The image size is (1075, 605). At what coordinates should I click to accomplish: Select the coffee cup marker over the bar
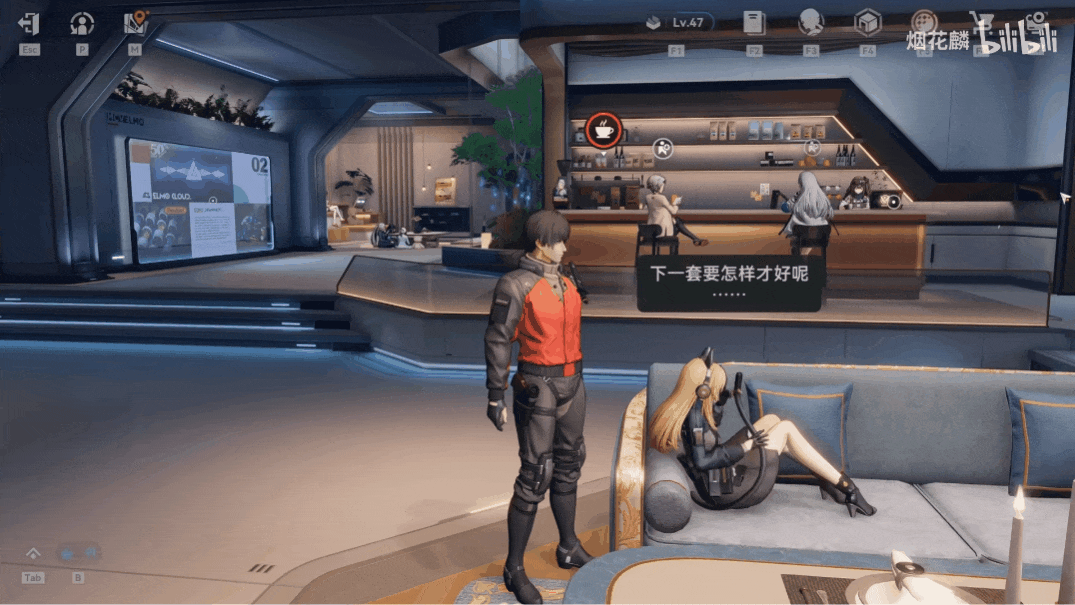pos(603,129)
